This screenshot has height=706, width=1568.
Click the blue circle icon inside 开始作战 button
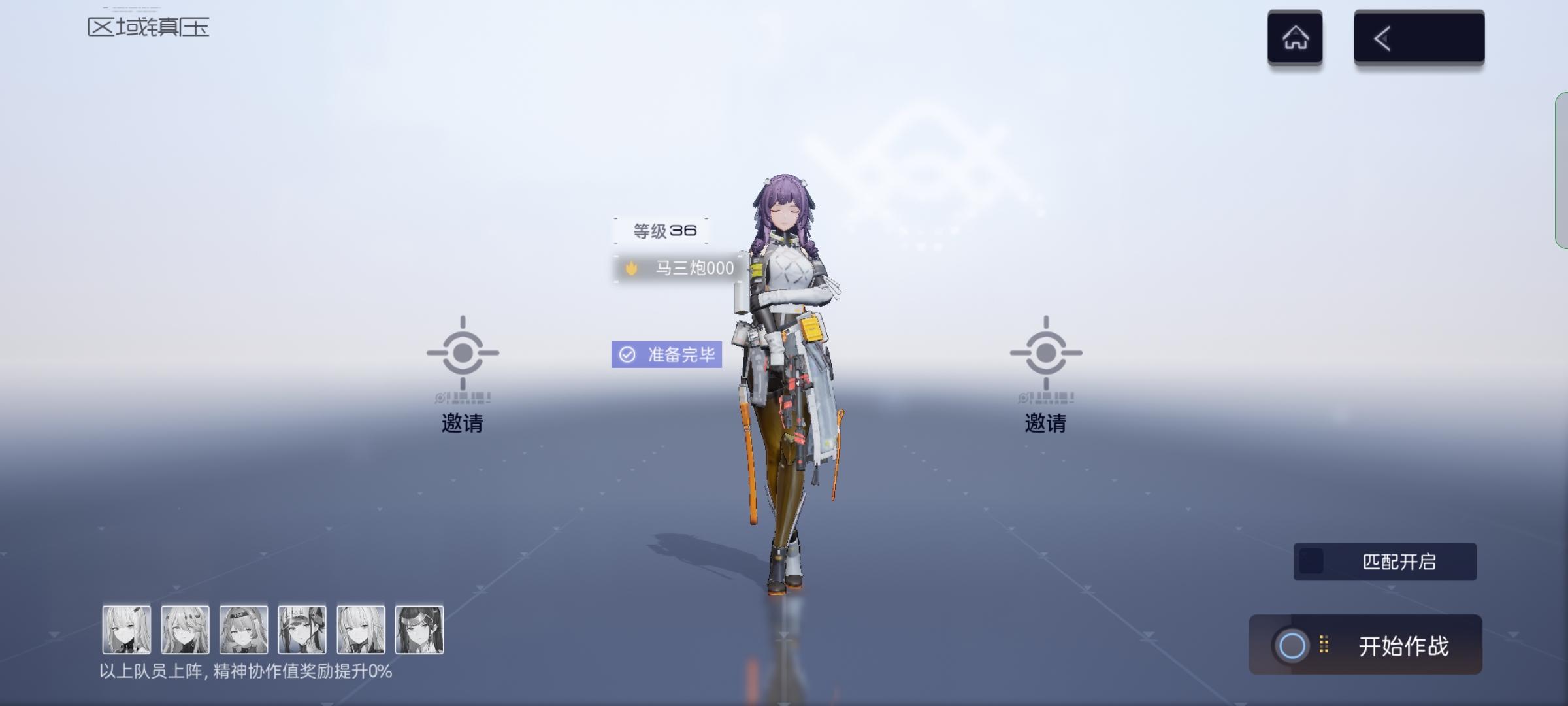coord(1290,644)
